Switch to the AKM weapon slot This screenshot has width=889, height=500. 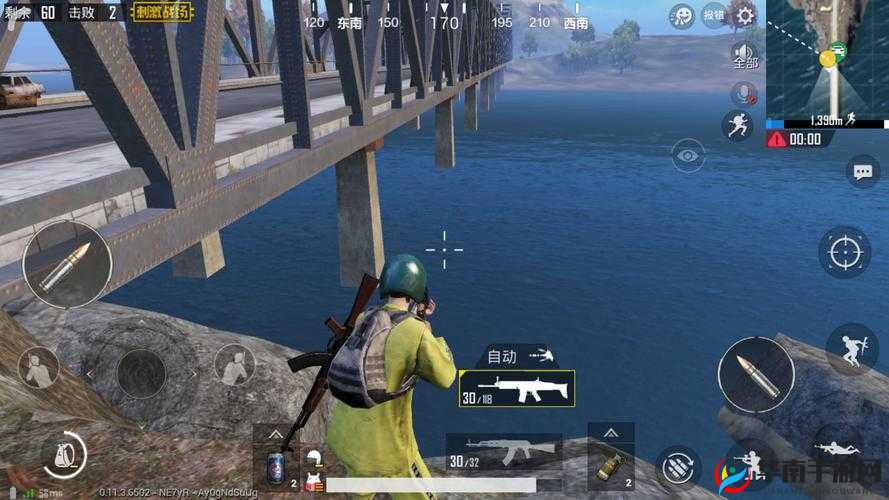503,452
